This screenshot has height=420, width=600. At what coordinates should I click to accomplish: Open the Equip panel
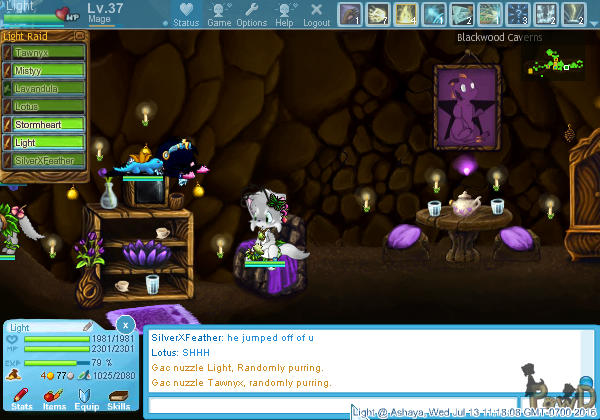86,399
